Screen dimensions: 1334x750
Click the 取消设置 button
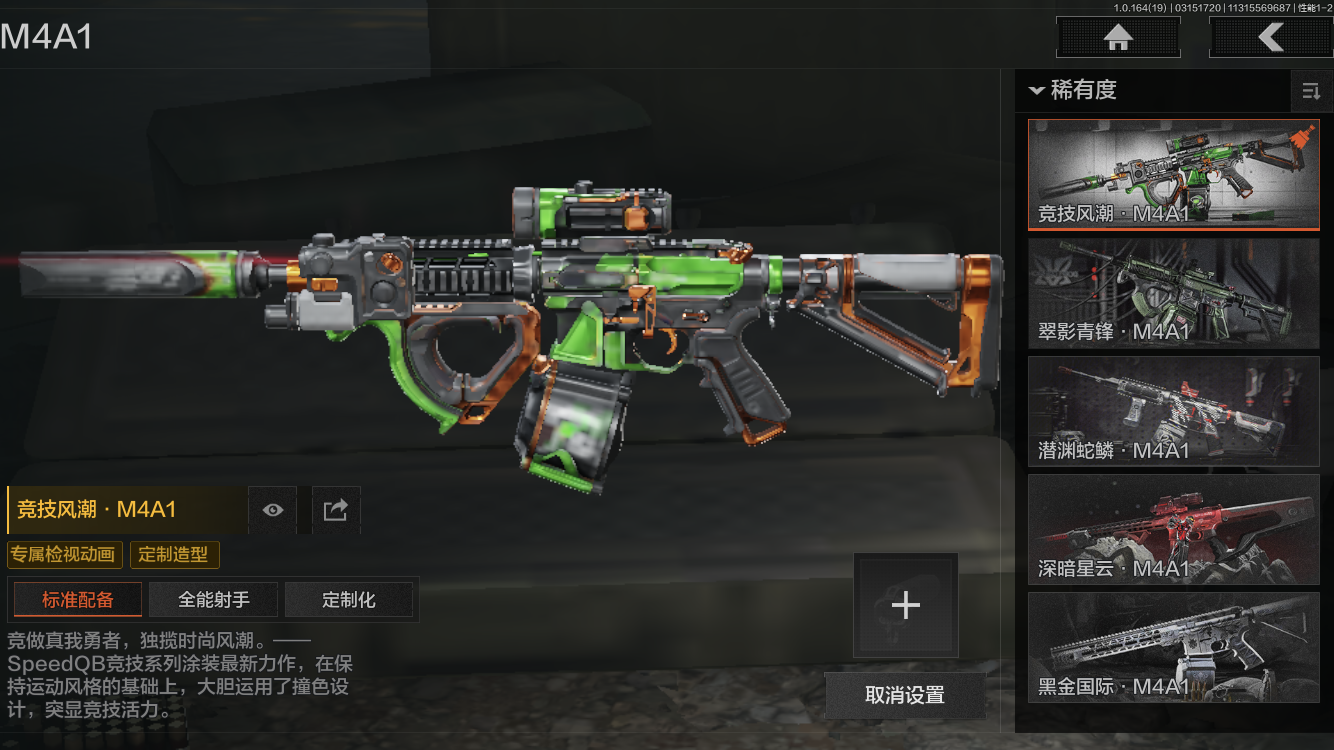click(x=904, y=695)
